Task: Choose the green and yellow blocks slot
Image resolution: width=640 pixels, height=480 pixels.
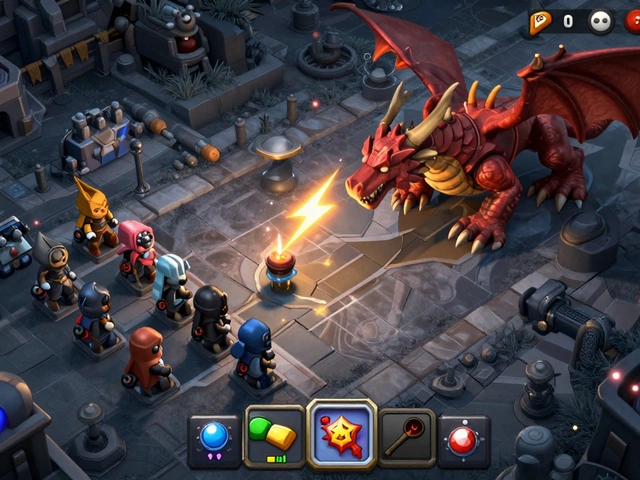Action: click(274, 437)
